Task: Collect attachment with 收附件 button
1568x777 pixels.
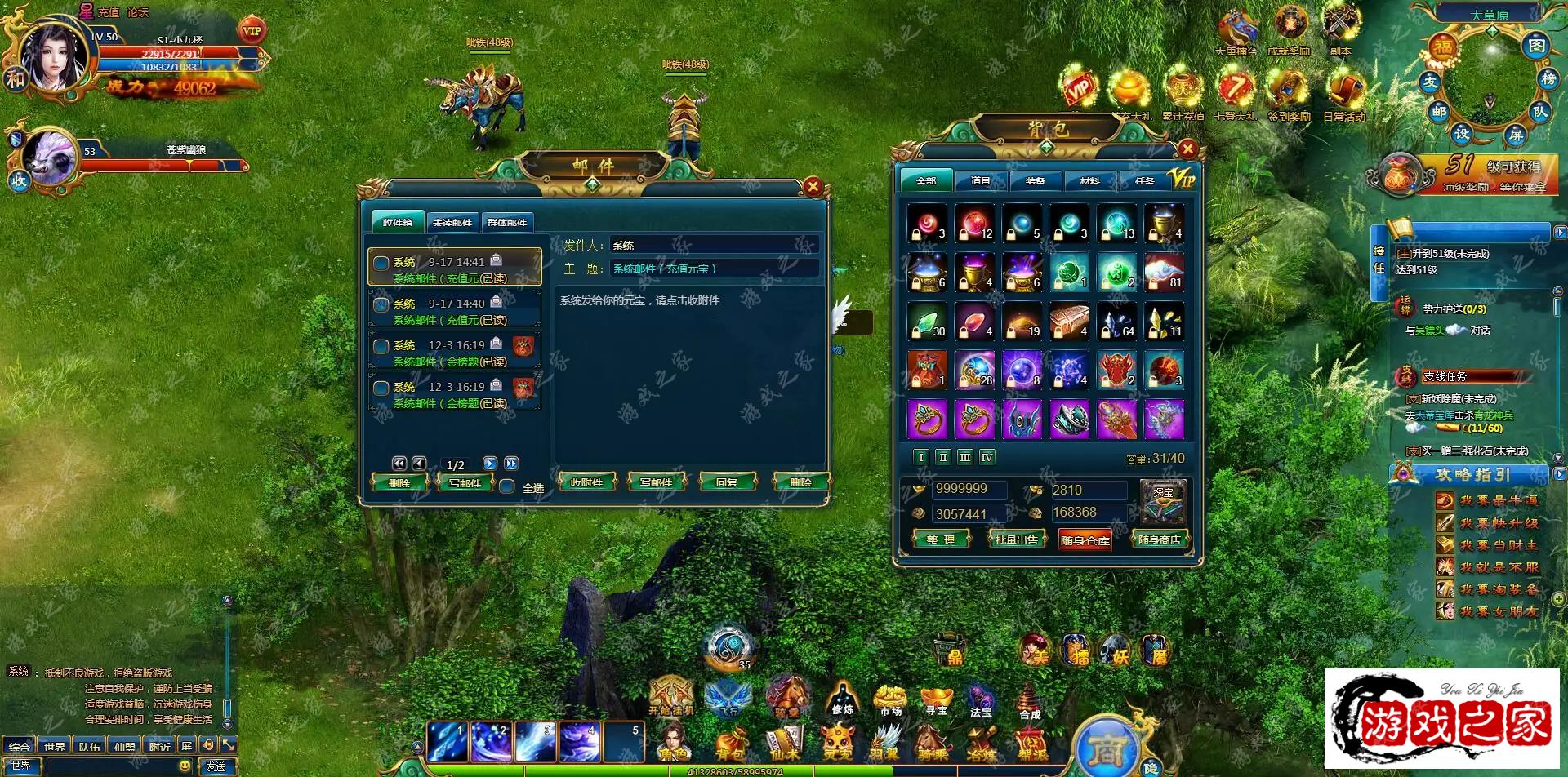Action: coord(586,482)
